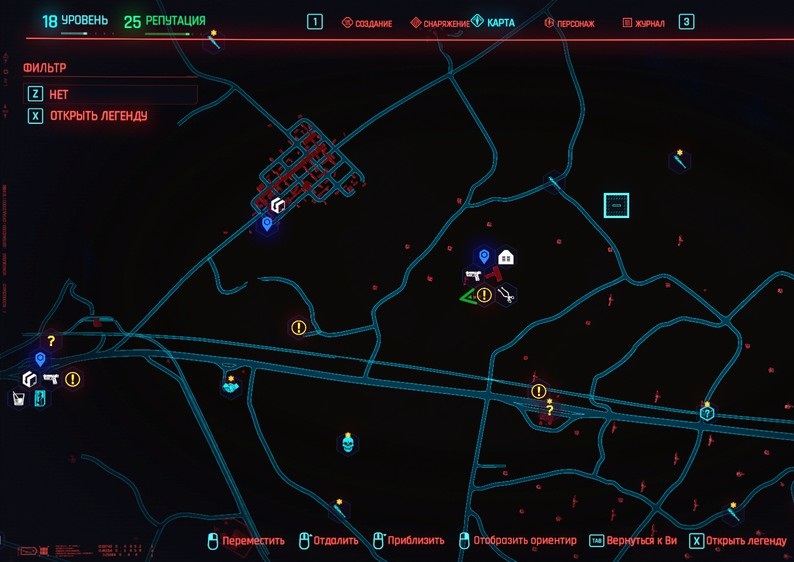Select the fast travel pin beside the house

484,257
